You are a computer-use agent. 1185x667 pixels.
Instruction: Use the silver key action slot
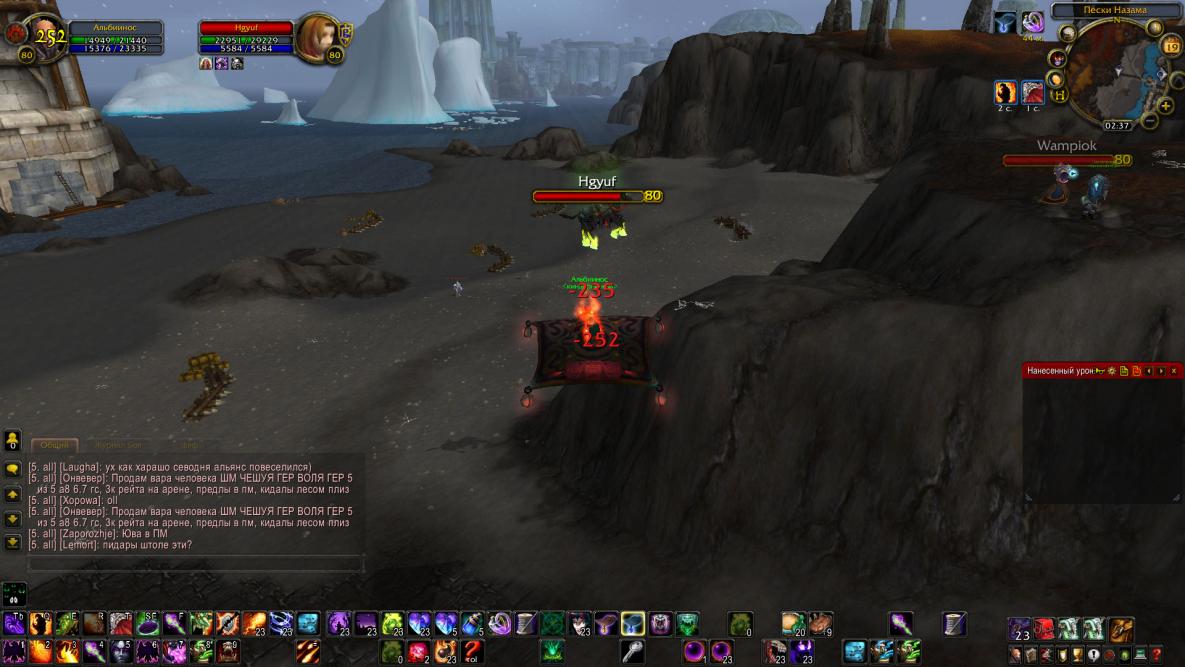[x=632, y=652]
